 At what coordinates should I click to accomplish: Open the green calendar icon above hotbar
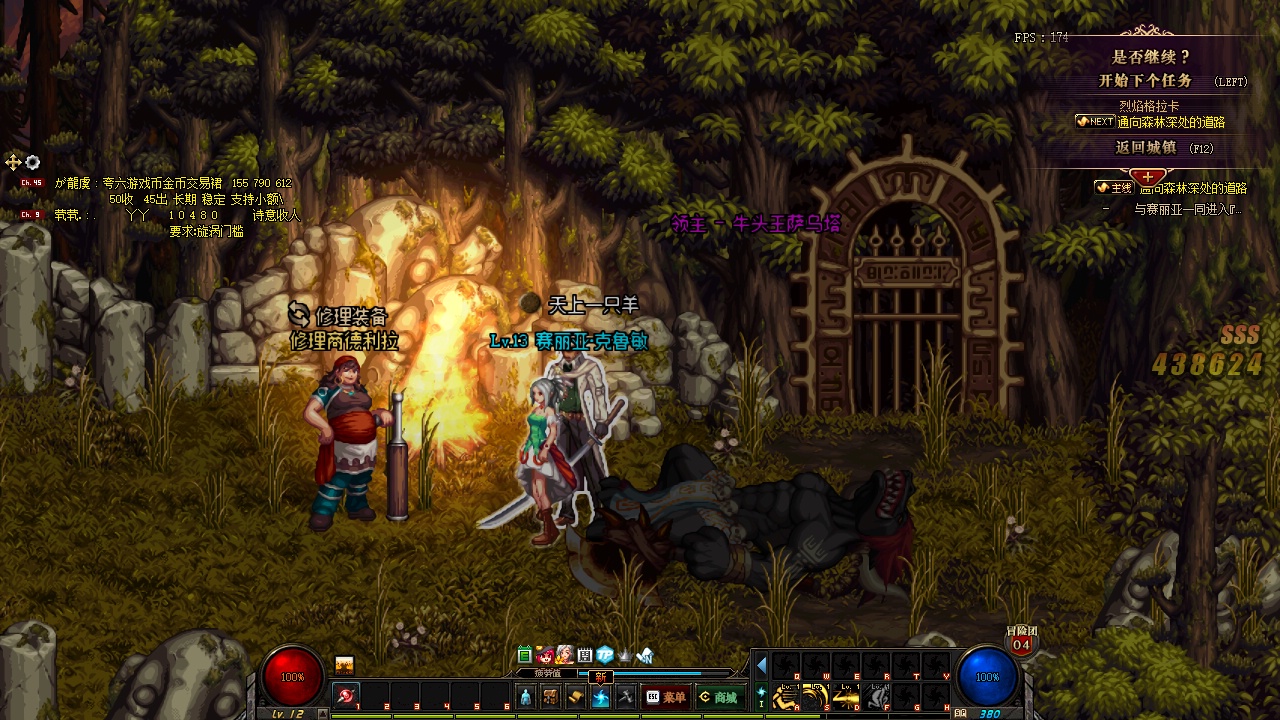(x=524, y=656)
